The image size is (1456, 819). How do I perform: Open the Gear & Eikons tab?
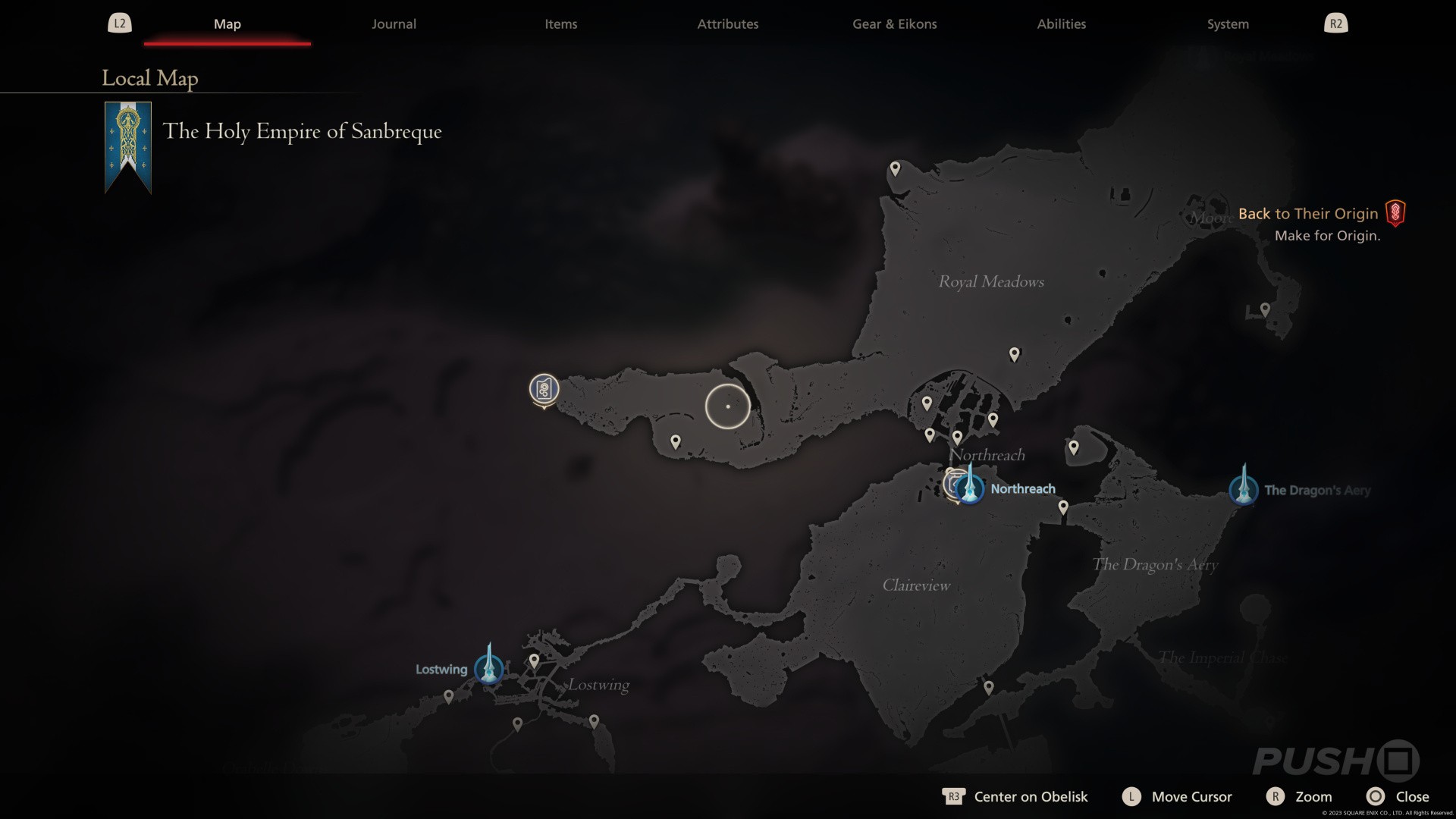tap(894, 24)
